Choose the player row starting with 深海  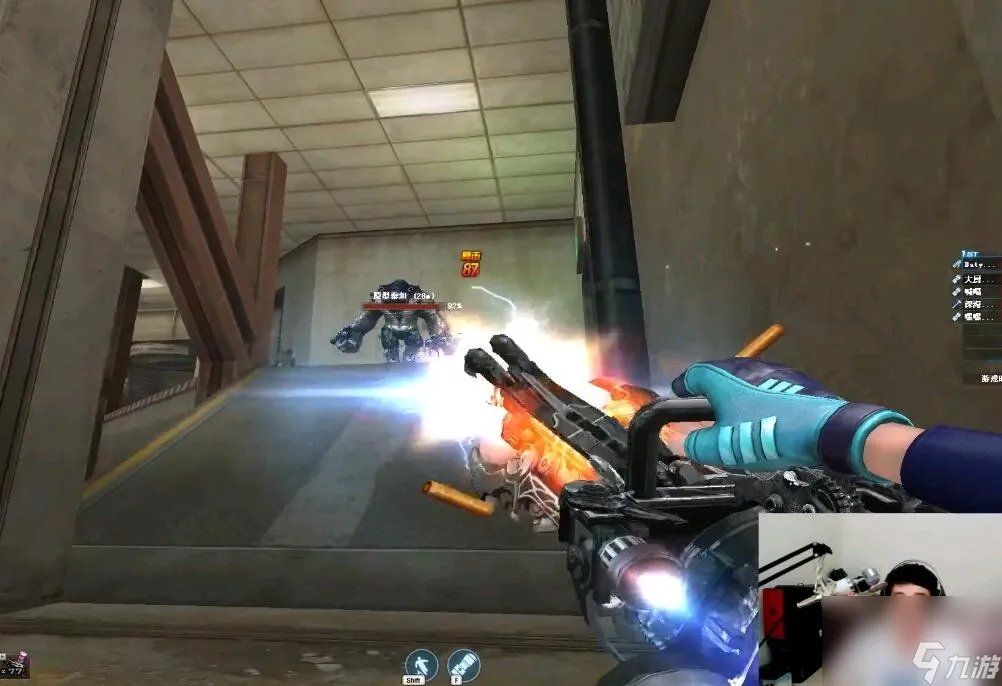[977, 304]
